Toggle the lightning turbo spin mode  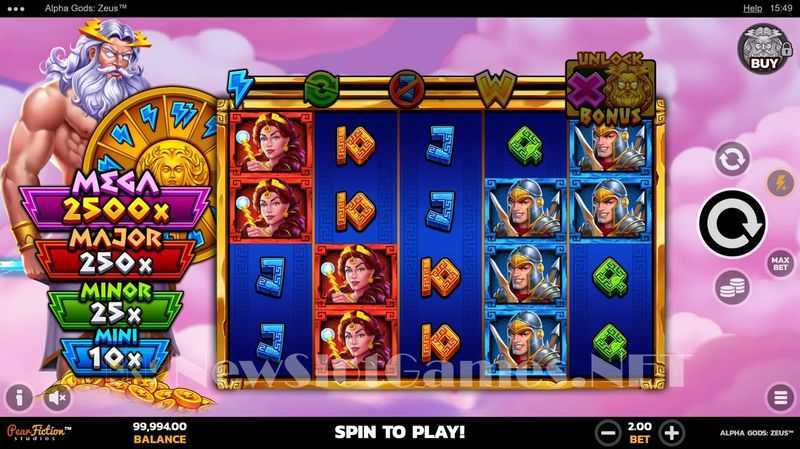779,183
